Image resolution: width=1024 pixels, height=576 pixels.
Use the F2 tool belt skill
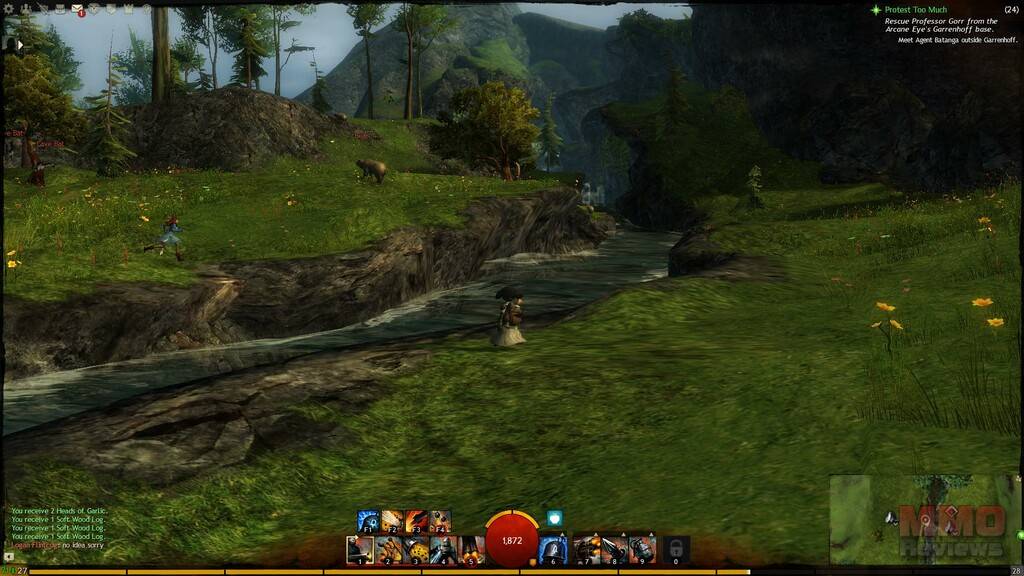click(393, 521)
